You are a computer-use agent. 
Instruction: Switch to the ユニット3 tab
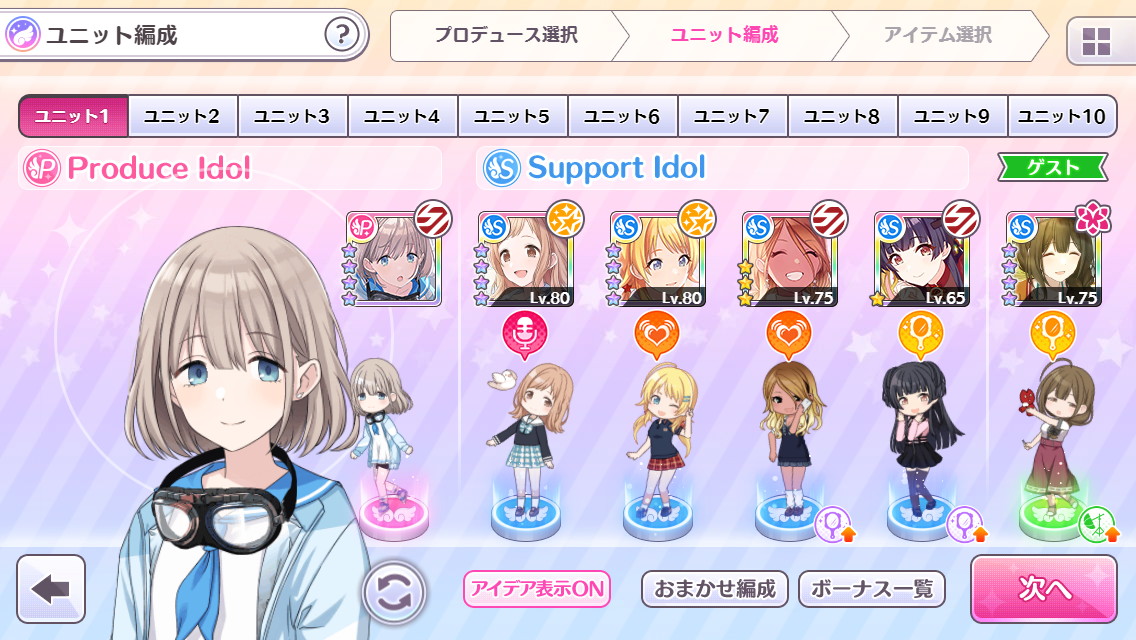(x=293, y=117)
